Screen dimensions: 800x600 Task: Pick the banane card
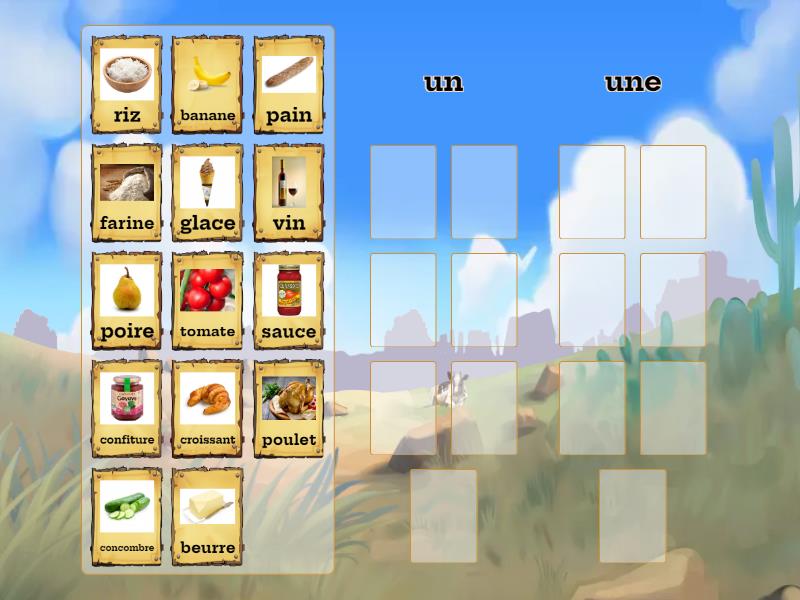[x=208, y=85]
